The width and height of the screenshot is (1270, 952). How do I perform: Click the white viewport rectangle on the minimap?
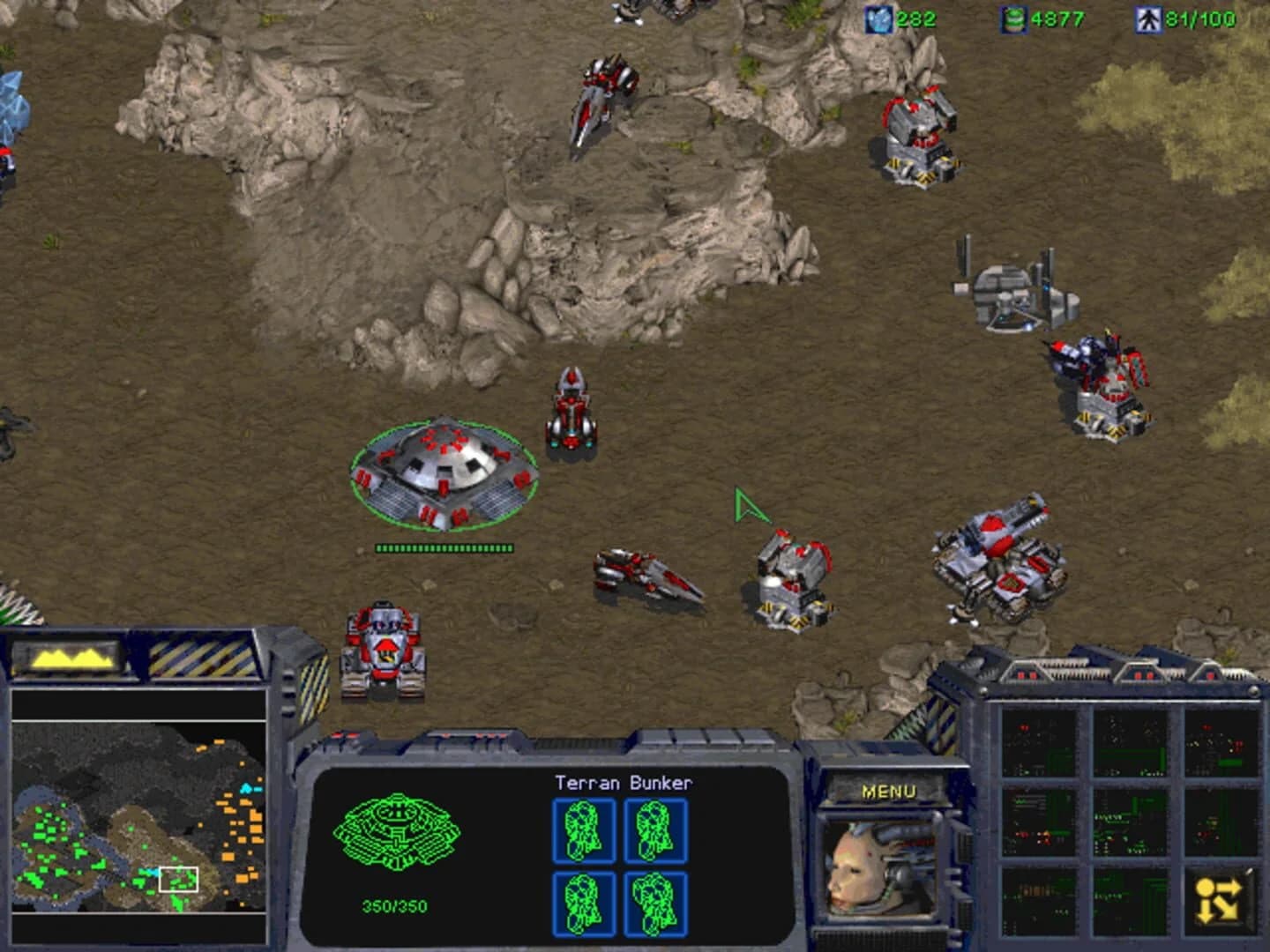pos(179,879)
